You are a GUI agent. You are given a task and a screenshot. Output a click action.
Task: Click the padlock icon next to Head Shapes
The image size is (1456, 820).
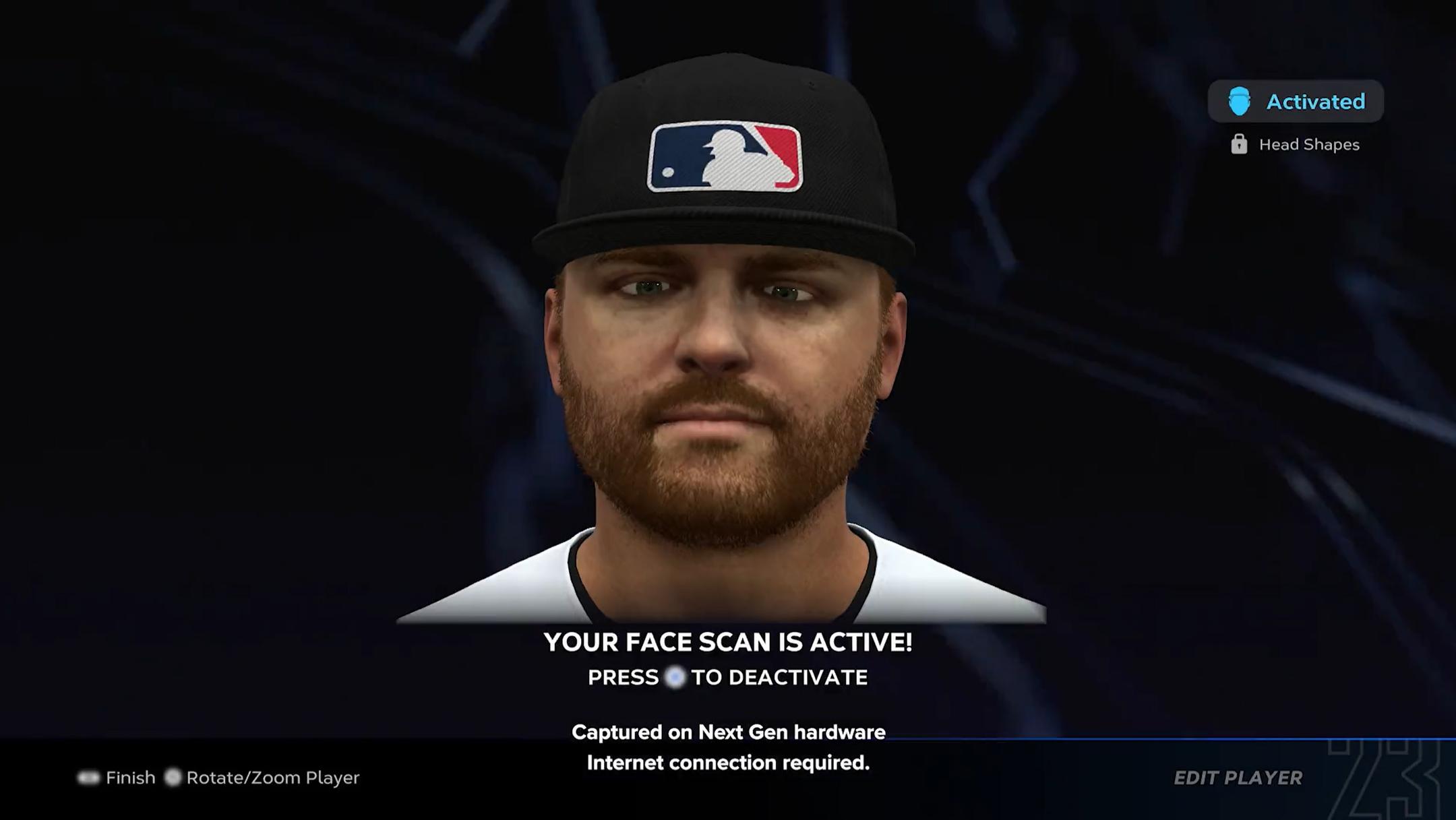point(1240,144)
